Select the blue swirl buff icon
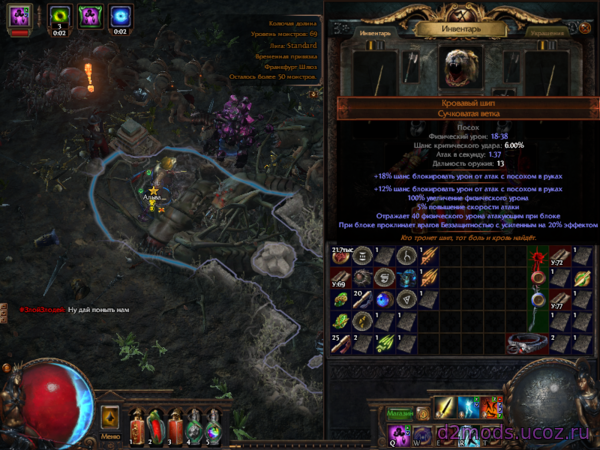 121,15
